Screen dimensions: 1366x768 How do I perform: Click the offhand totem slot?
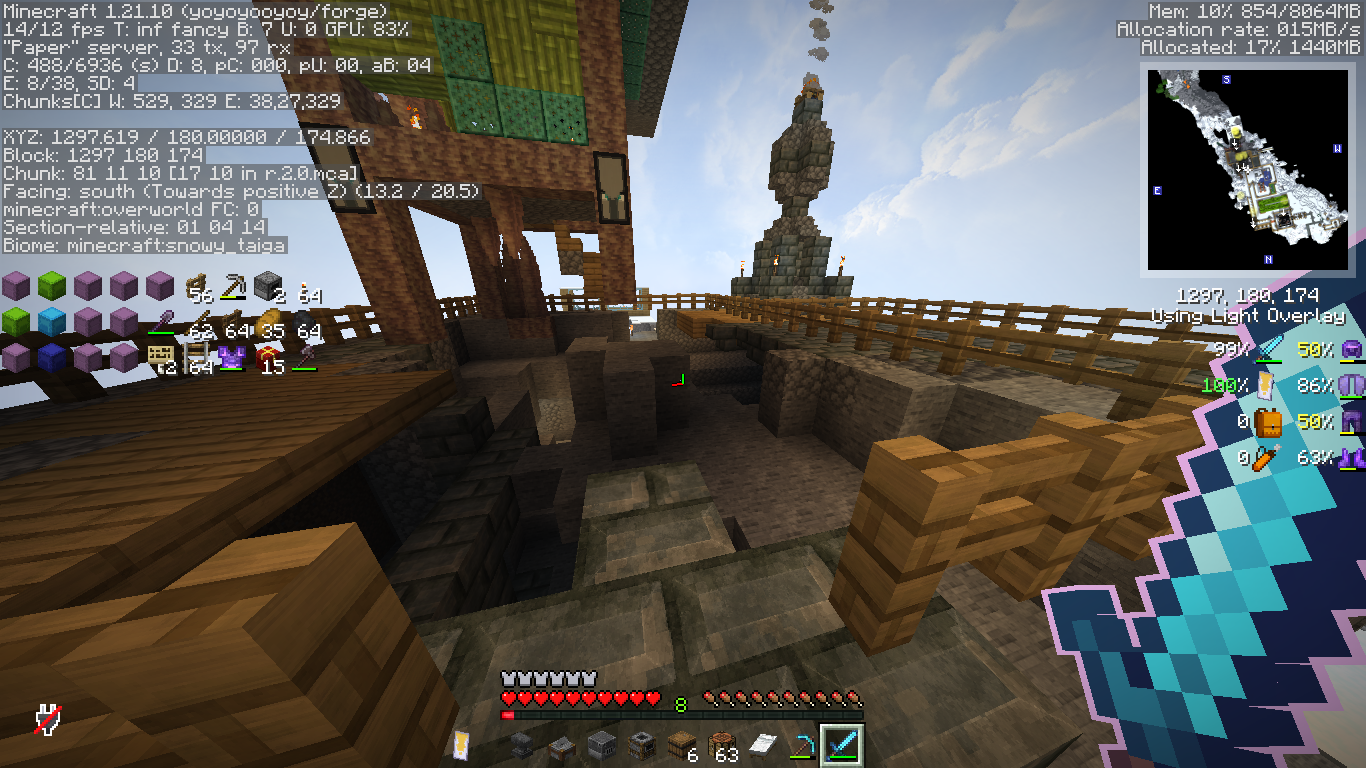click(x=462, y=745)
